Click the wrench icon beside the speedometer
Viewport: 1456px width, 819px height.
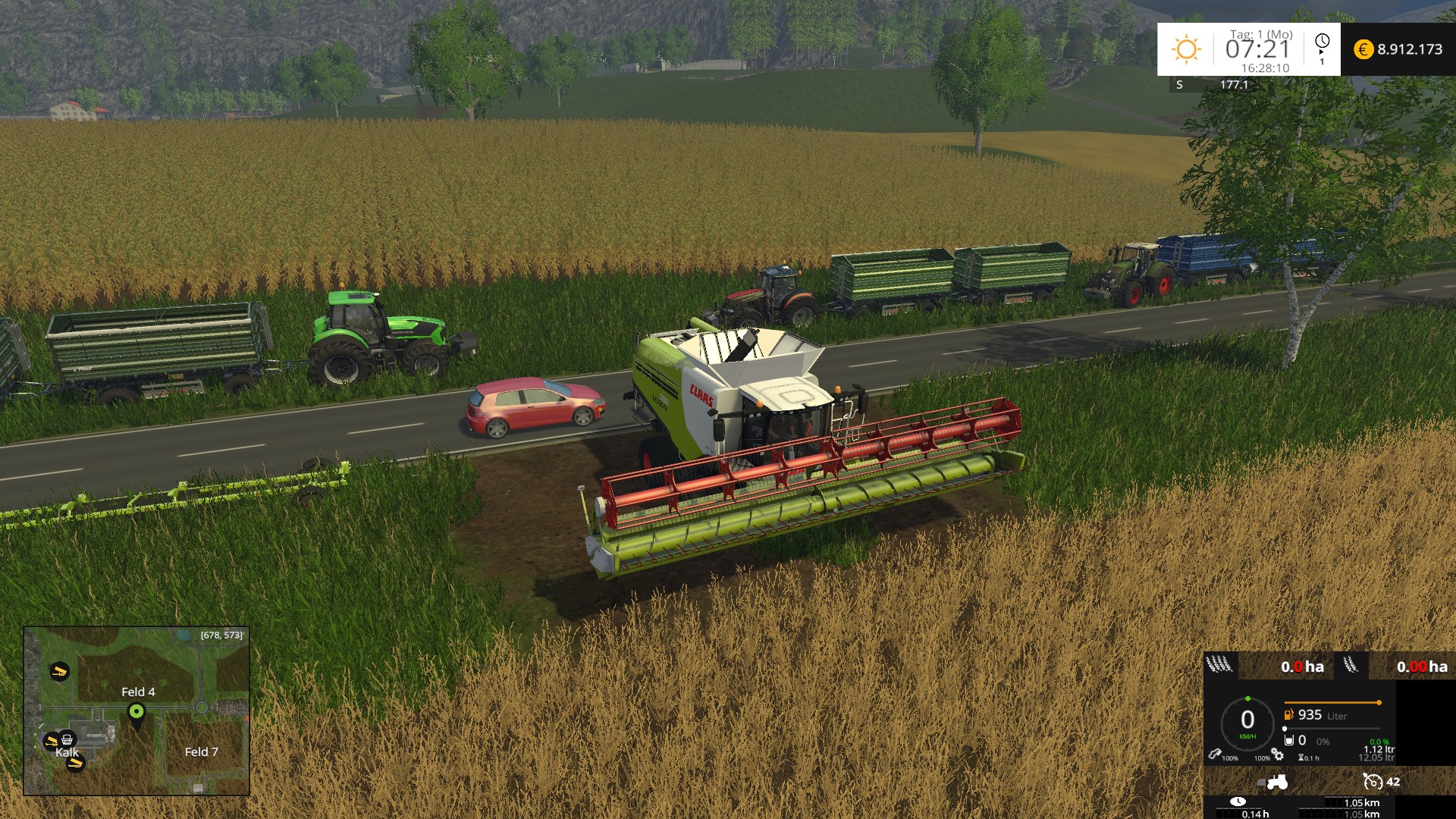click(1215, 755)
